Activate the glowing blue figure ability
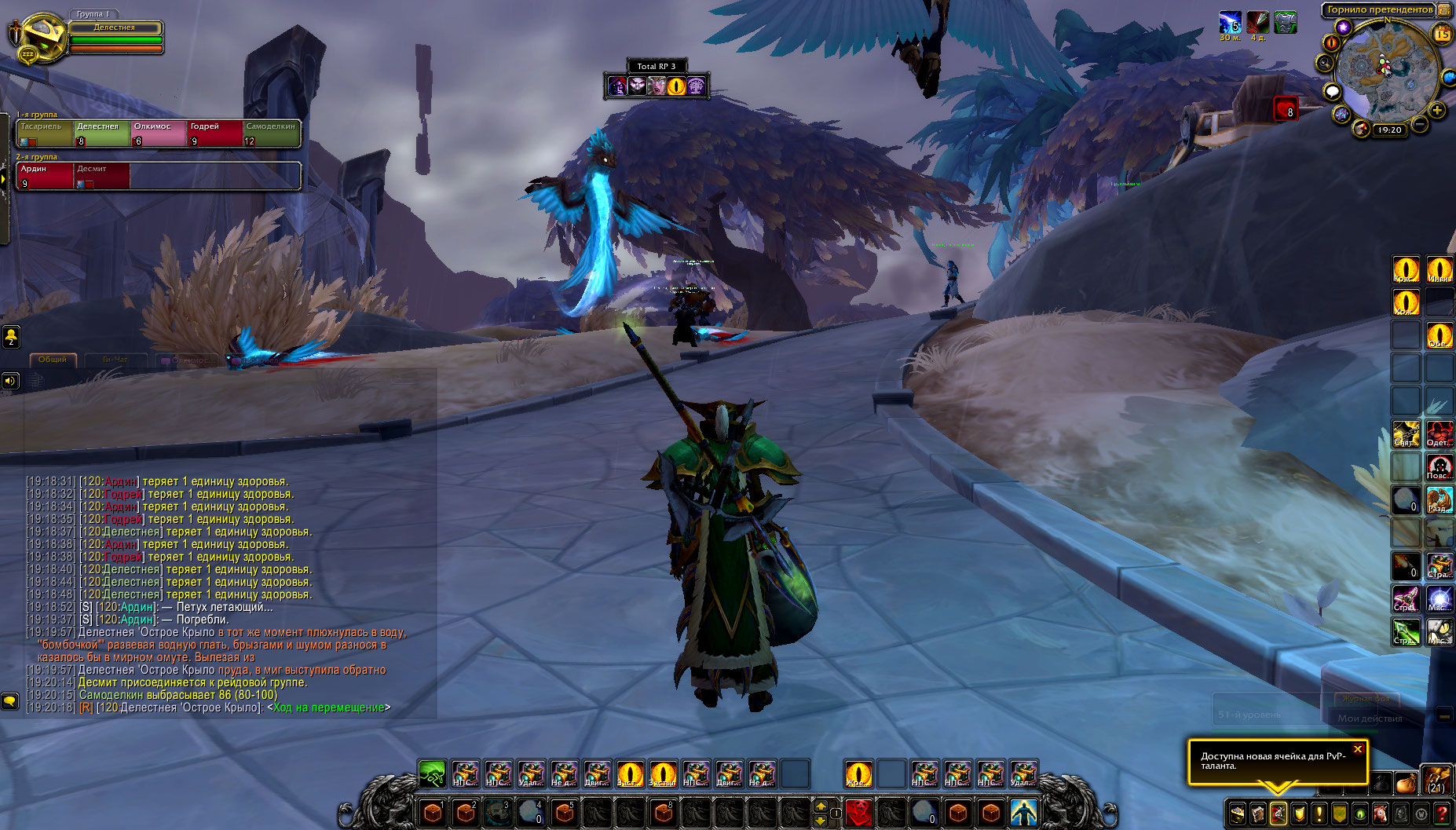 [x=1023, y=811]
